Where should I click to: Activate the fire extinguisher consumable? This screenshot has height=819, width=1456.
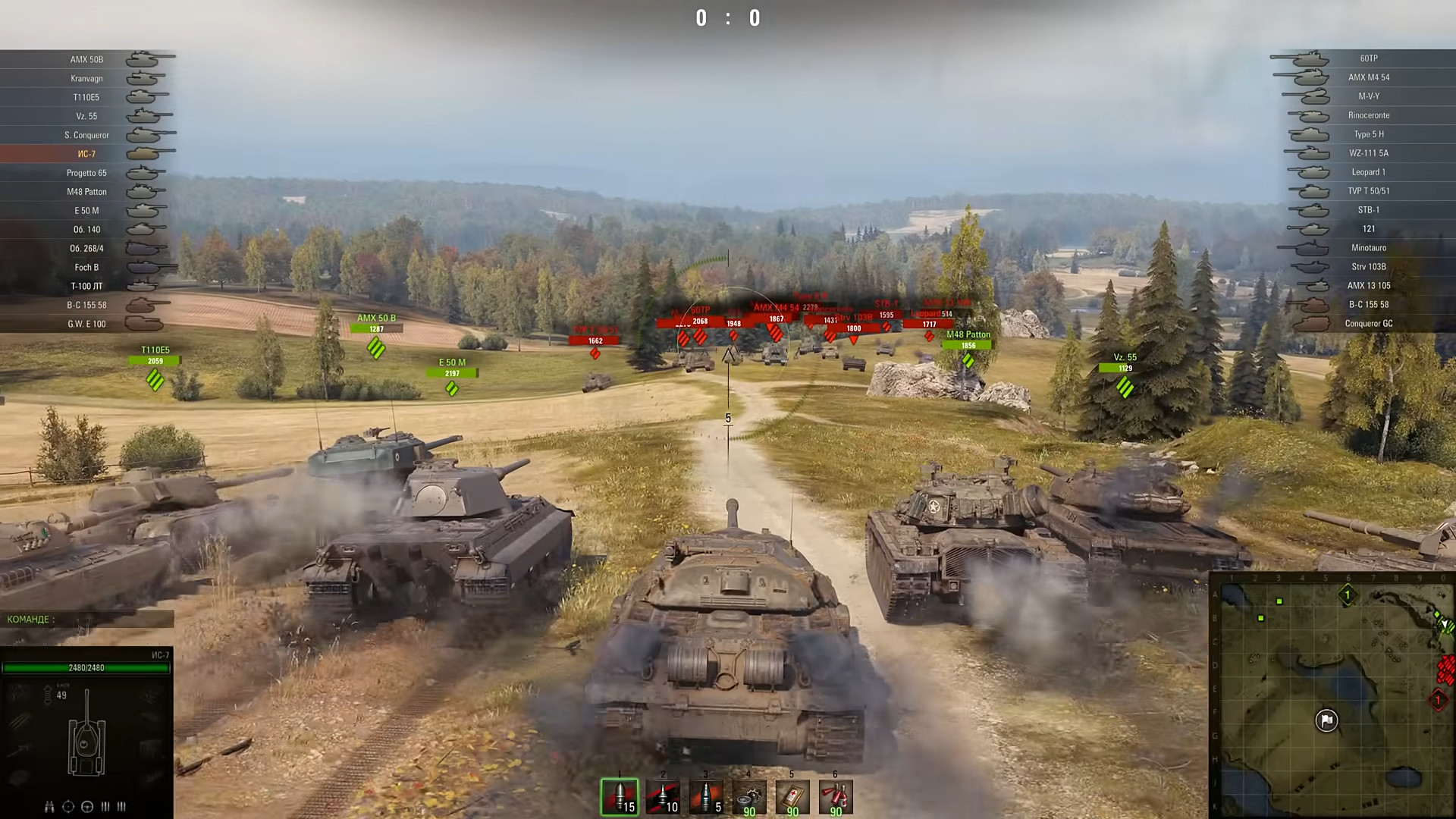click(x=836, y=797)
